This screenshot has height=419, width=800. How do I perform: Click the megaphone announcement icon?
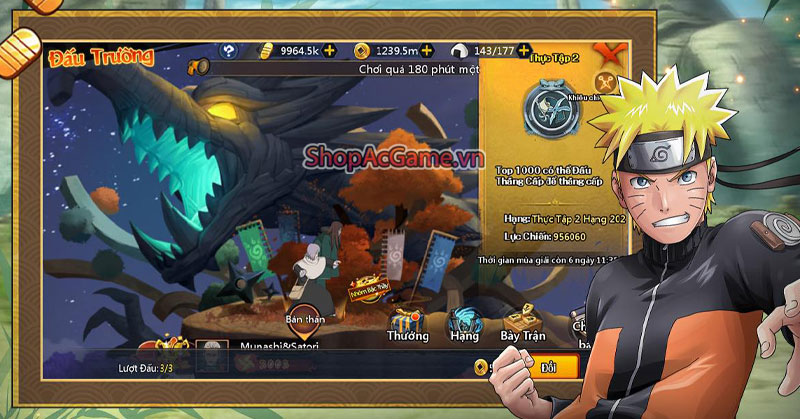point(198,68)
